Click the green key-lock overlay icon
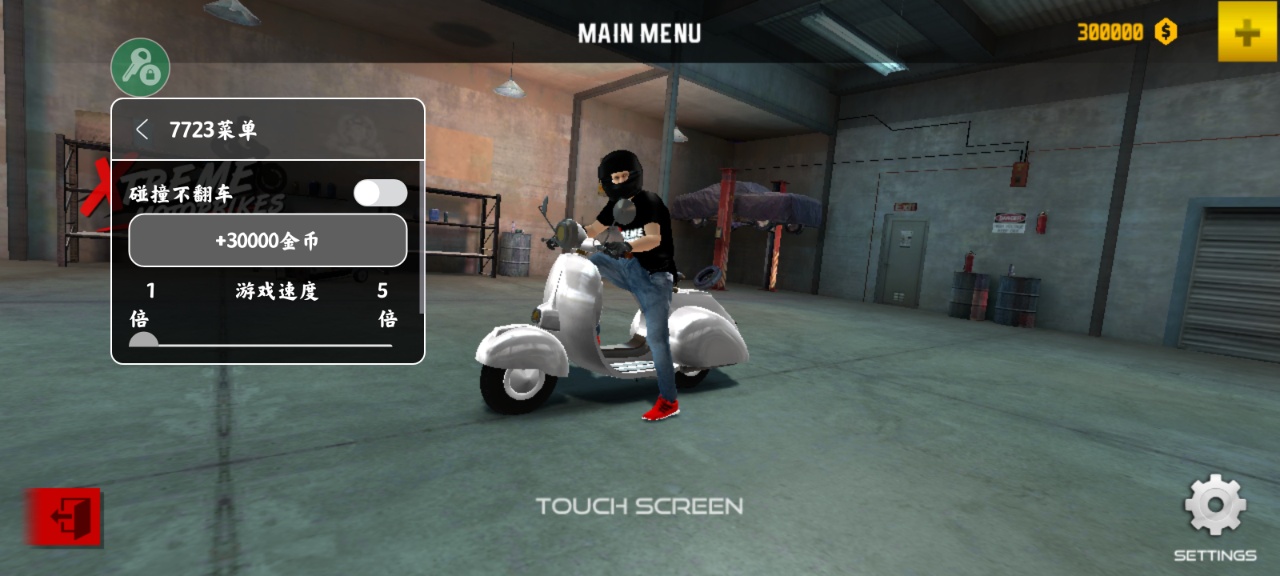This screenshot has width=1280, height=576. [x=140, y=67]
